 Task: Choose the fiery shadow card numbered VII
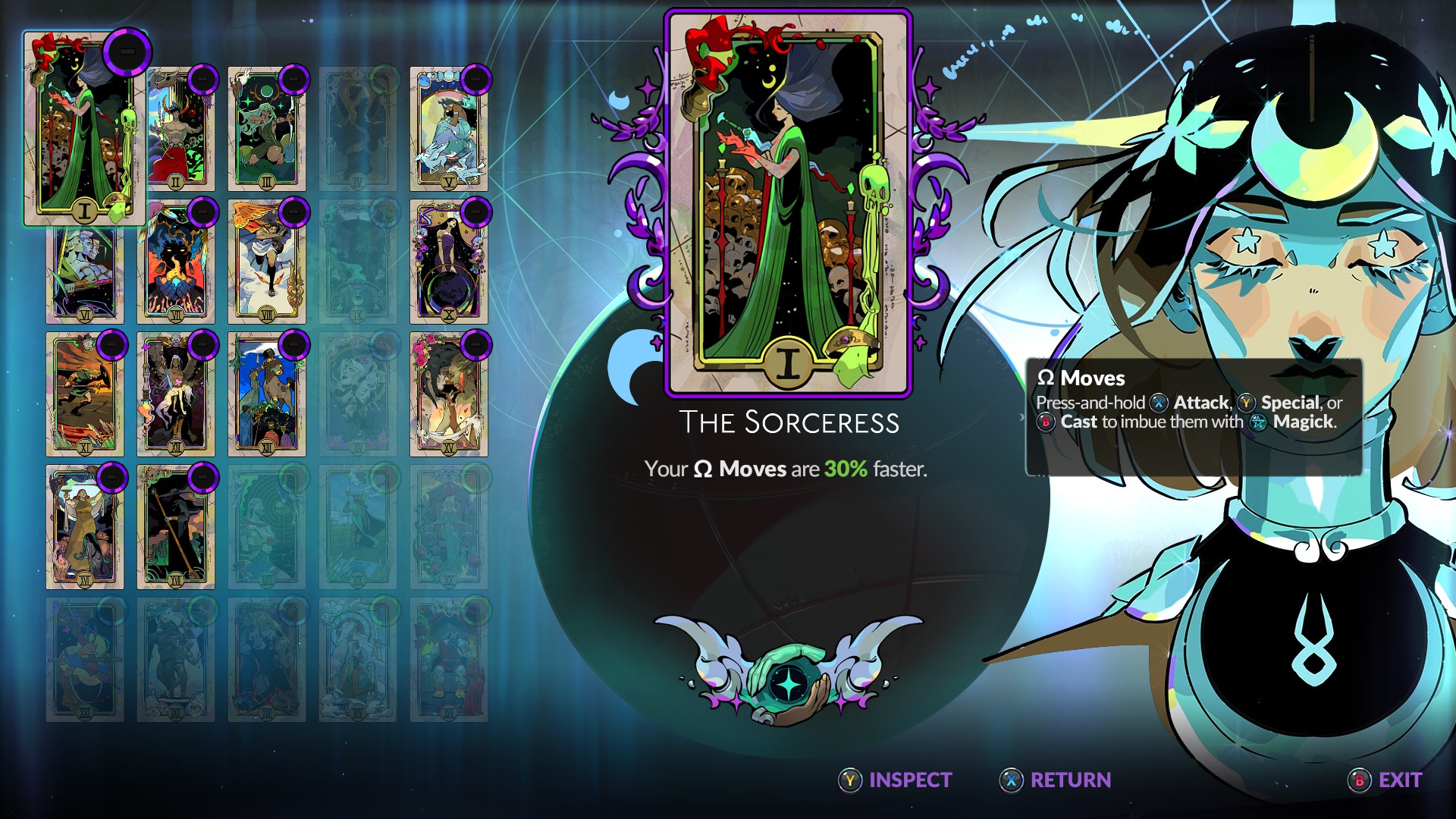[176, 262]
